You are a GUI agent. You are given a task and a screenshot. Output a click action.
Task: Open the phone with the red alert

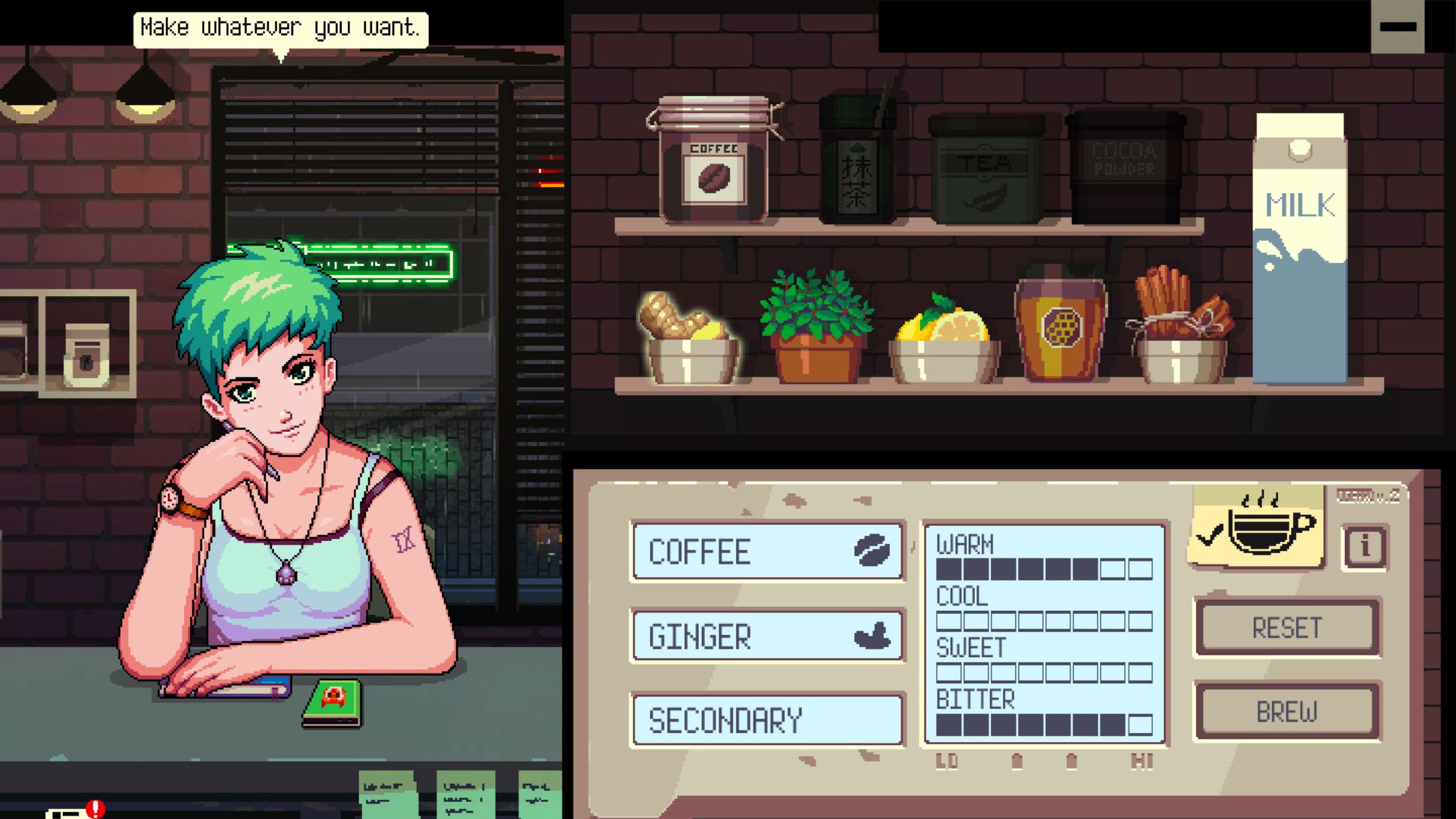click(70, 812)
